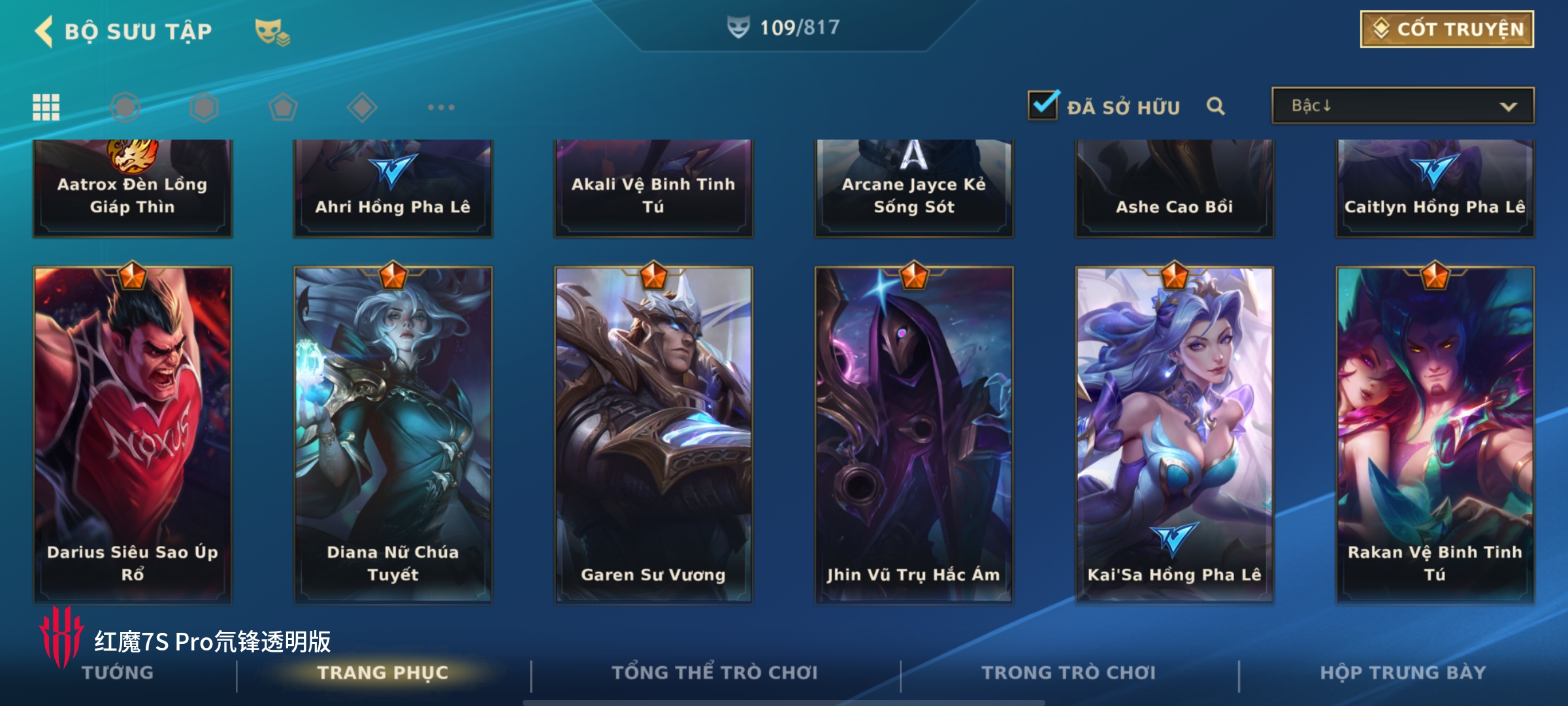Show more rarity filters via three dots

(441, 107)
